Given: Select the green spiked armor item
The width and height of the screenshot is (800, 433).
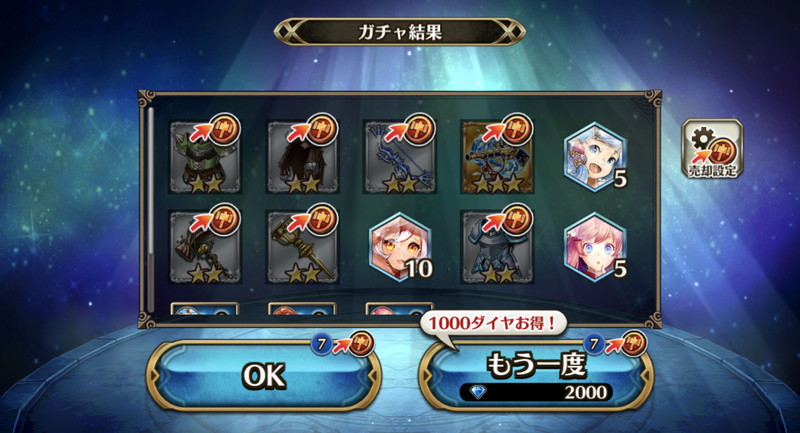Looking at the screenshot, I should 202,157.
